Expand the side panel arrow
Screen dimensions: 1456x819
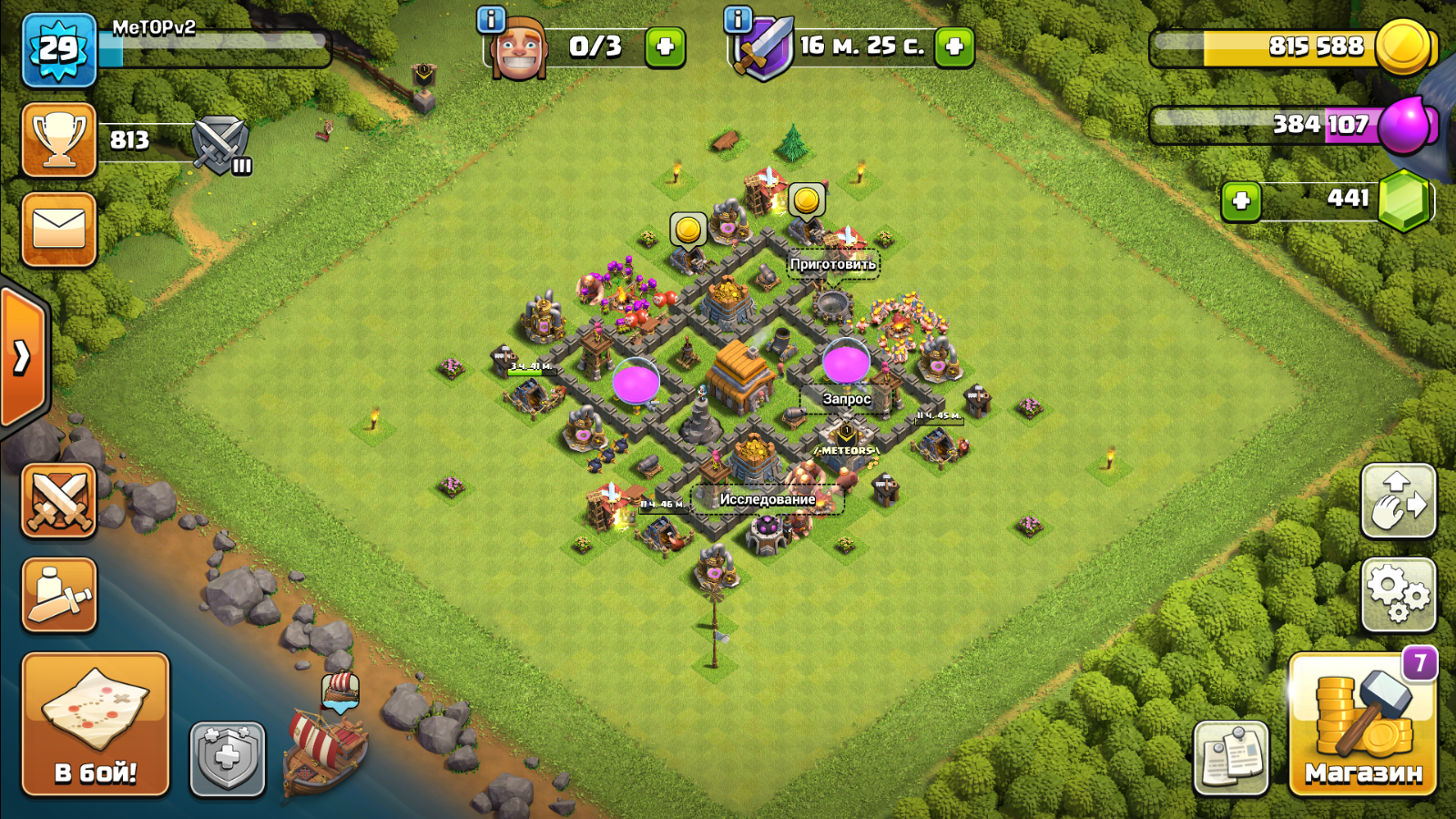tap(22, 357)
